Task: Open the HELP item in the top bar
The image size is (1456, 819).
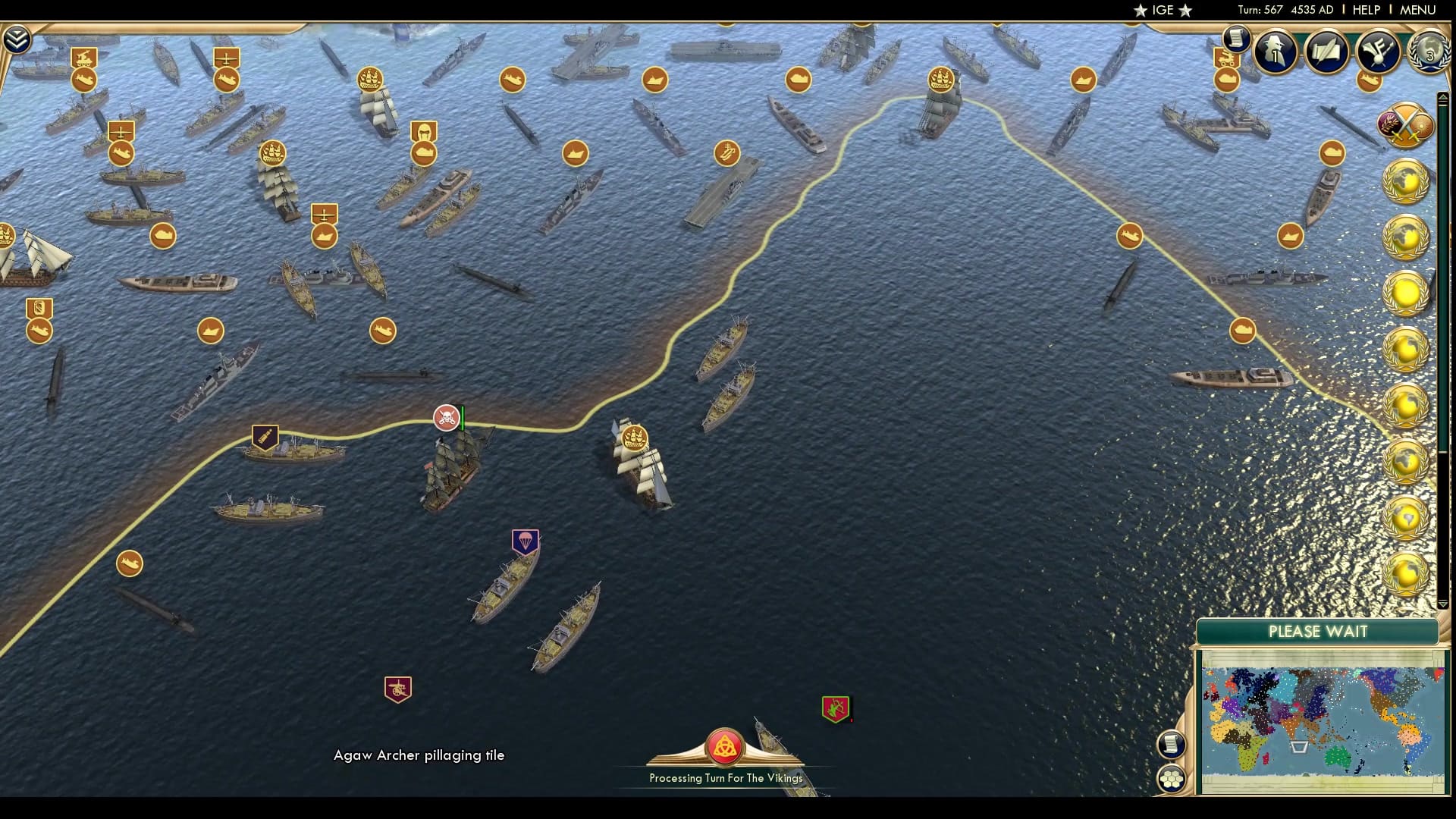Action: pos(1365,10)
